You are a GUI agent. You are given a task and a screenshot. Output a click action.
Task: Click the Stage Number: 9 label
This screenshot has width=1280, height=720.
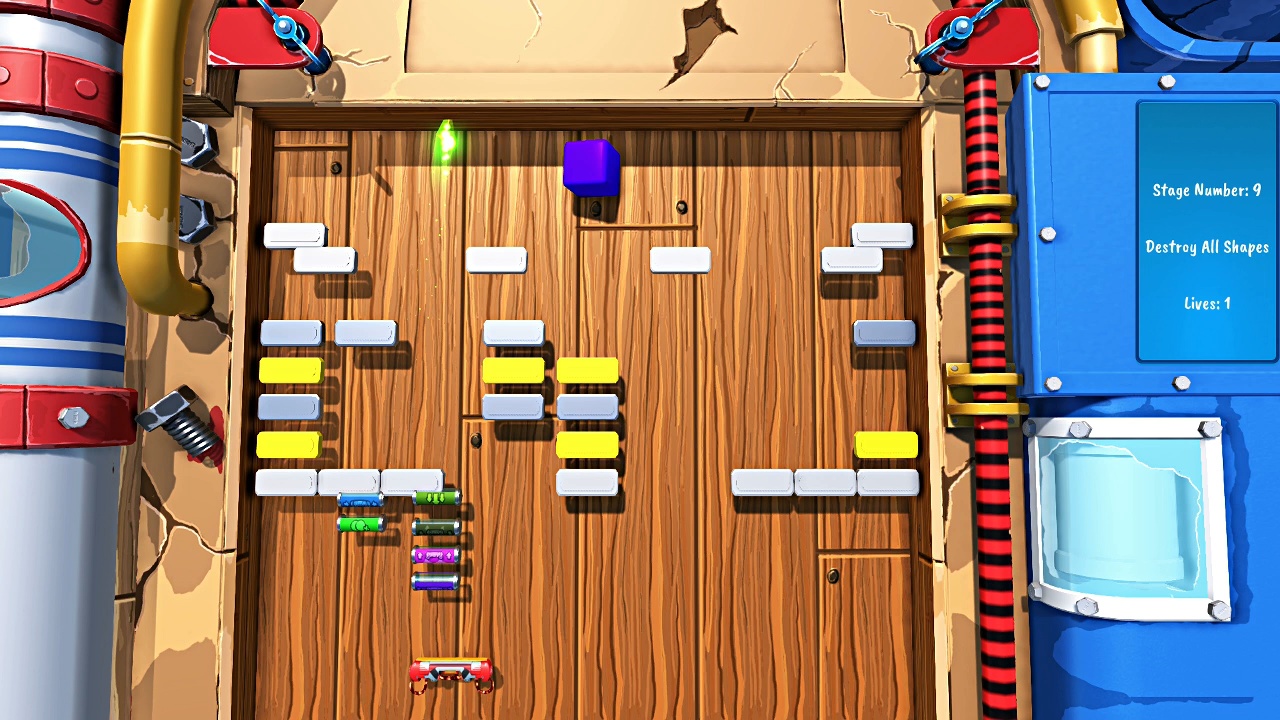(x=1206, y=190)
